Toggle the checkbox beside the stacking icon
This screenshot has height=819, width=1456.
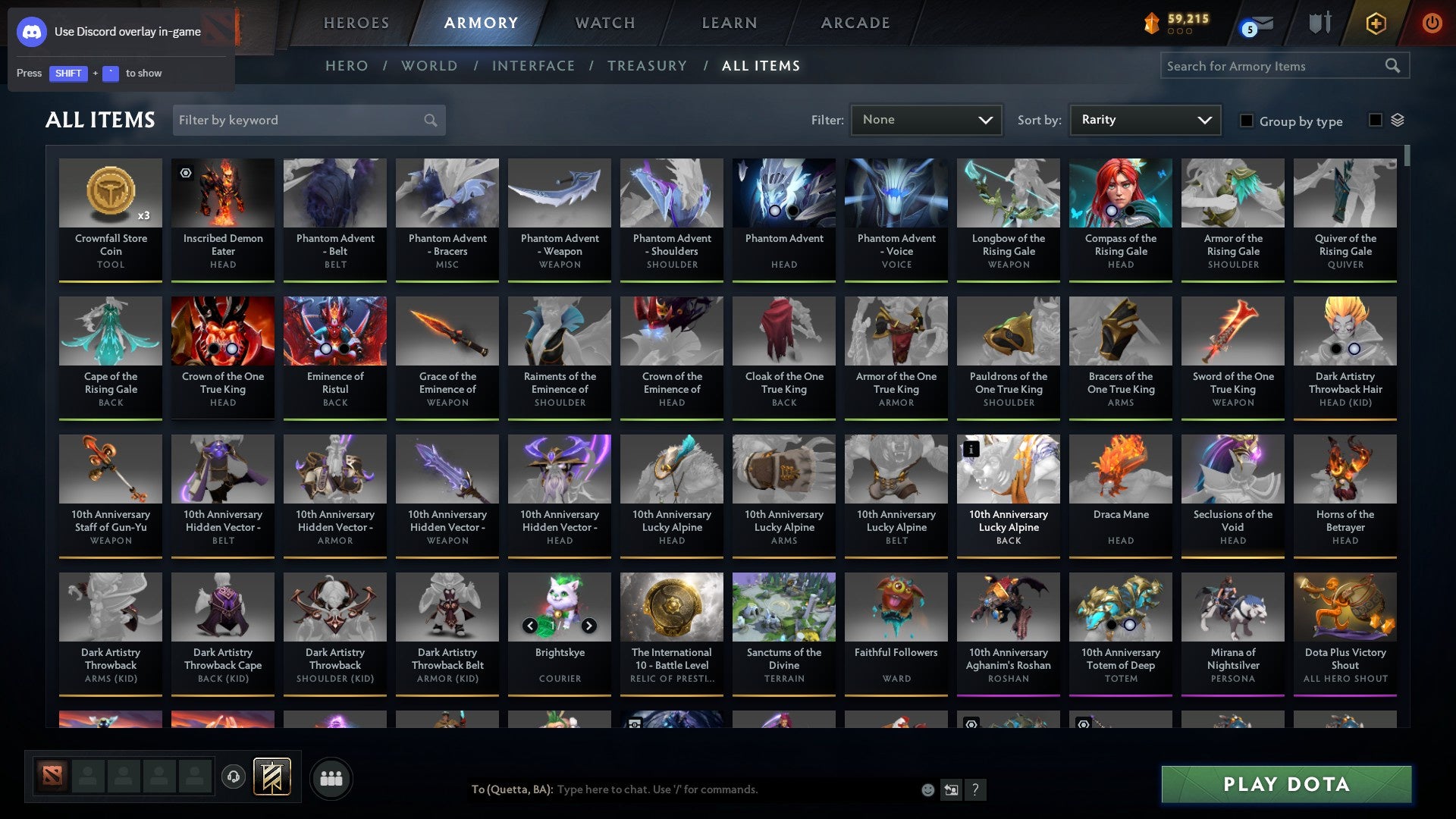(1375, 121)
